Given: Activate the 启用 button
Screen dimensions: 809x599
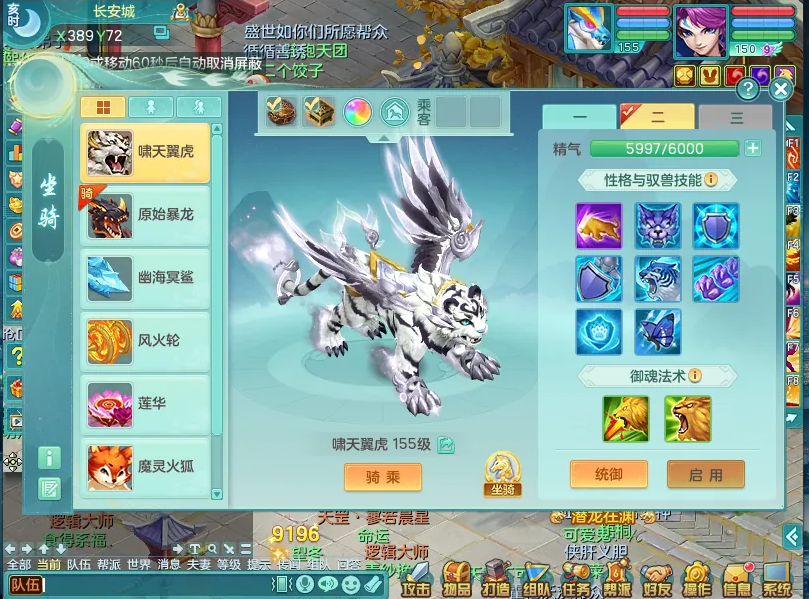Looking at the screenshot, I should coord(706,474).
